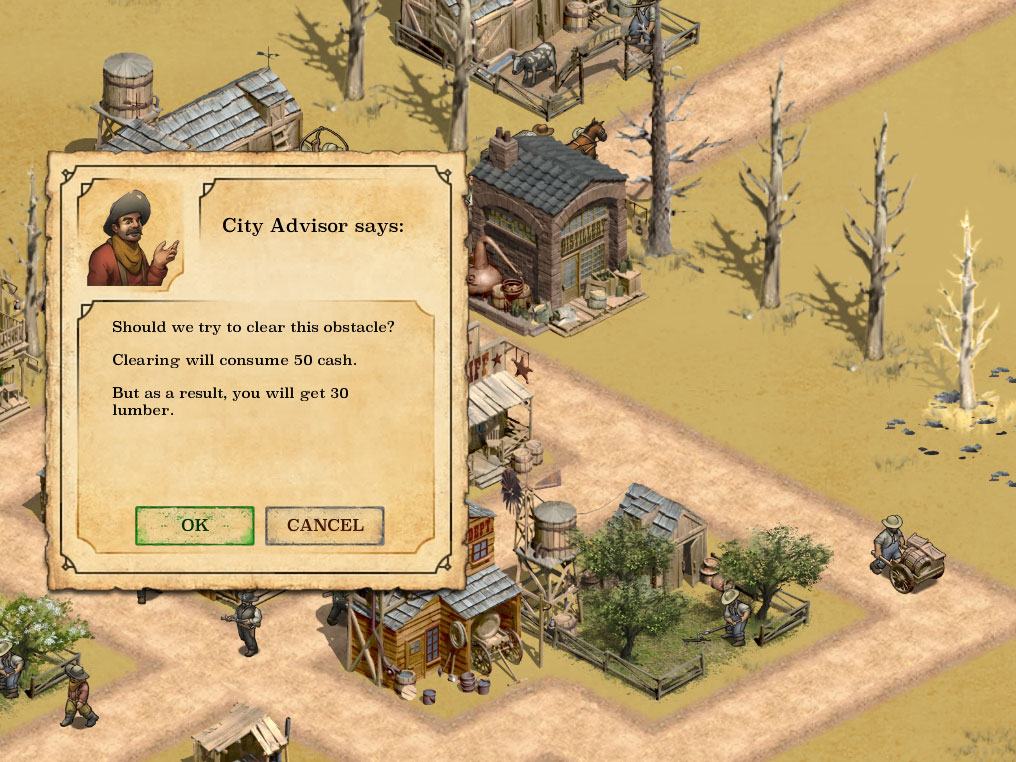Cancel the City Advisor dialog
The height and width of the screenshot is (762, 1016).
[325, 526]
